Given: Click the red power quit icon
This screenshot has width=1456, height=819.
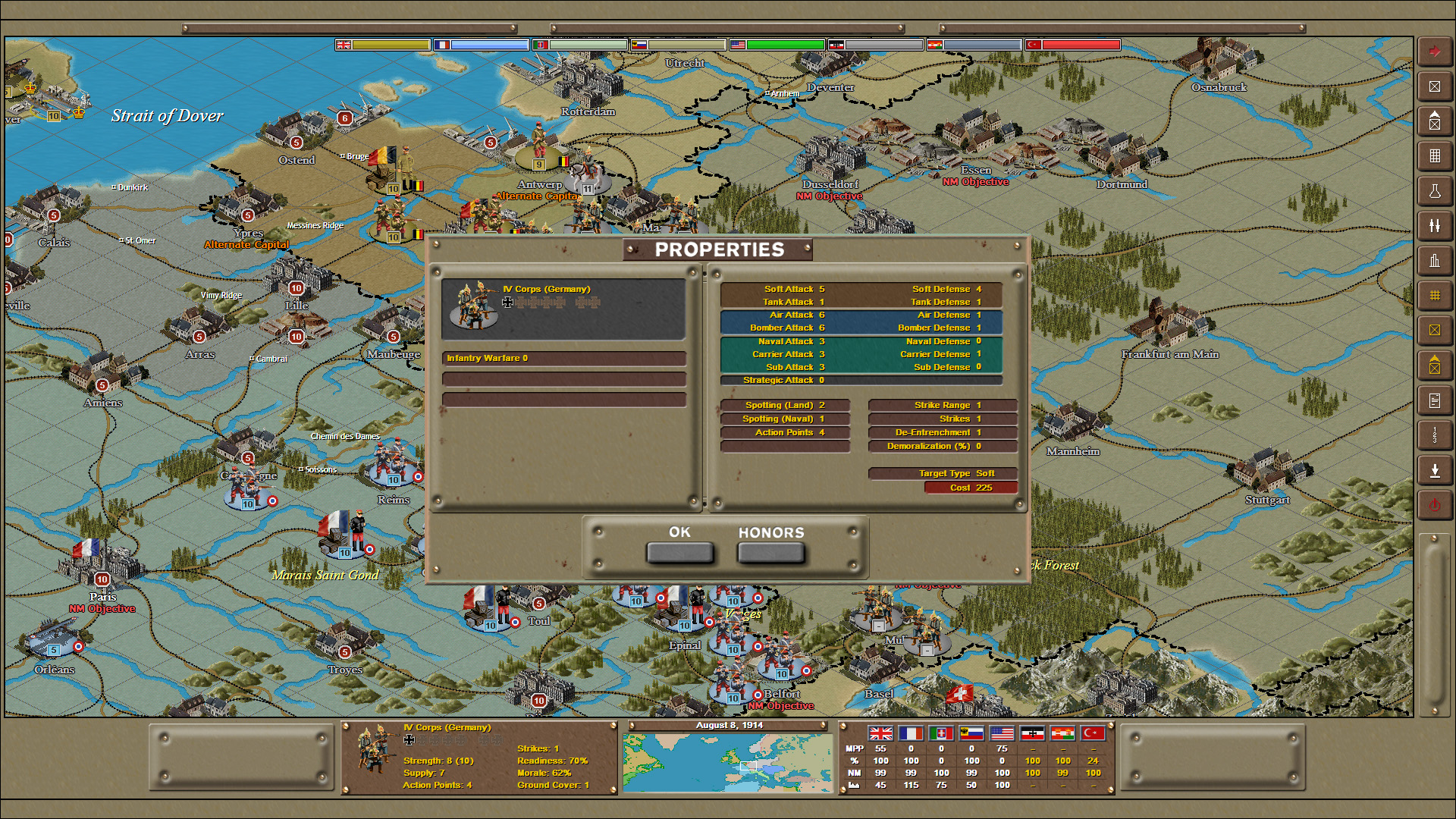Looking at the screenshot, I should tap(1435, 504).
